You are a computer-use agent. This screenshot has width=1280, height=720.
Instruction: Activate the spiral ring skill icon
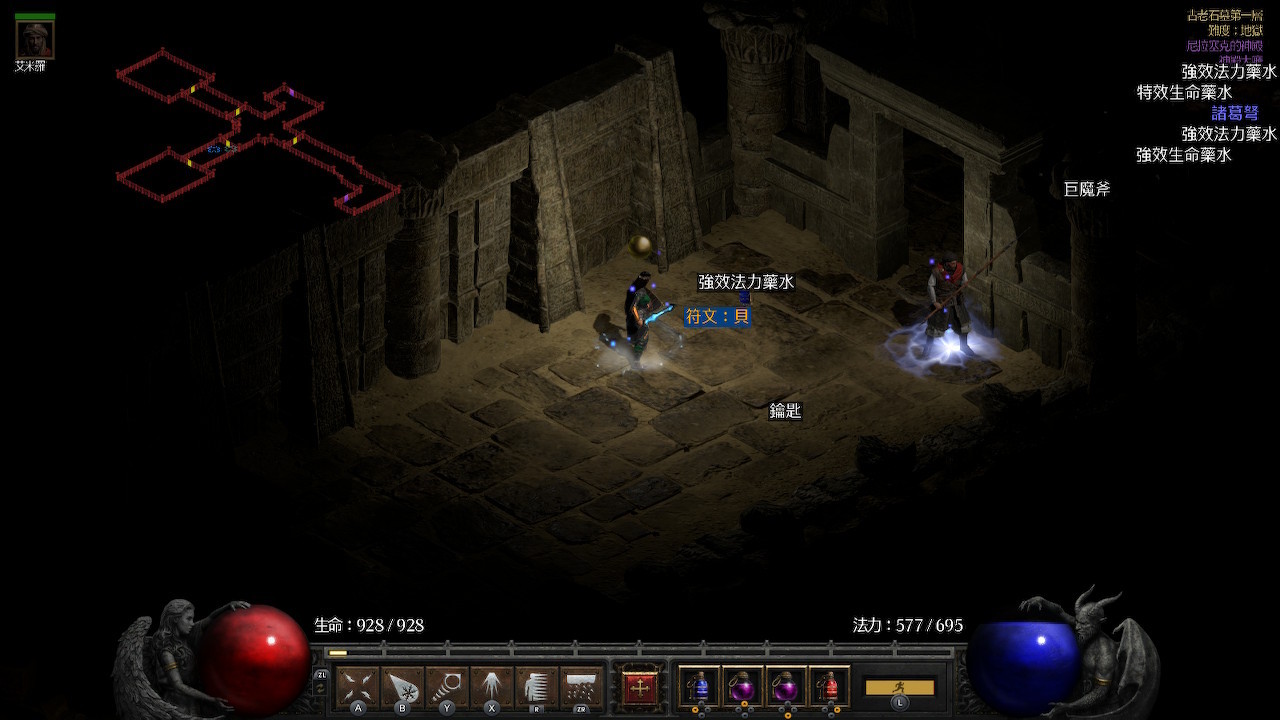pyautogui.click(x=447, y=687)
